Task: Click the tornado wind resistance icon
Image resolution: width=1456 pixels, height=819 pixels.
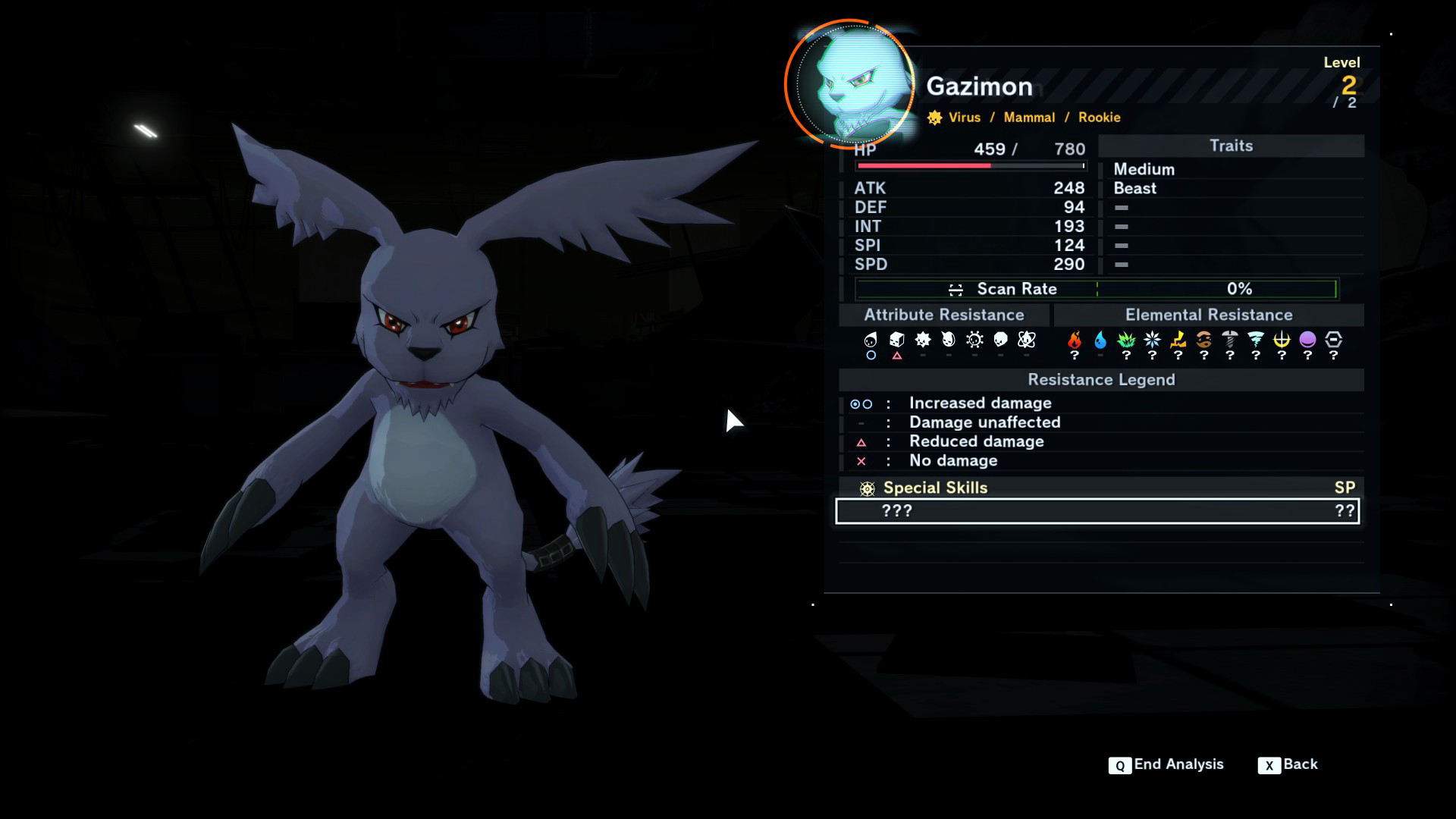Action: pos(1256,340)
